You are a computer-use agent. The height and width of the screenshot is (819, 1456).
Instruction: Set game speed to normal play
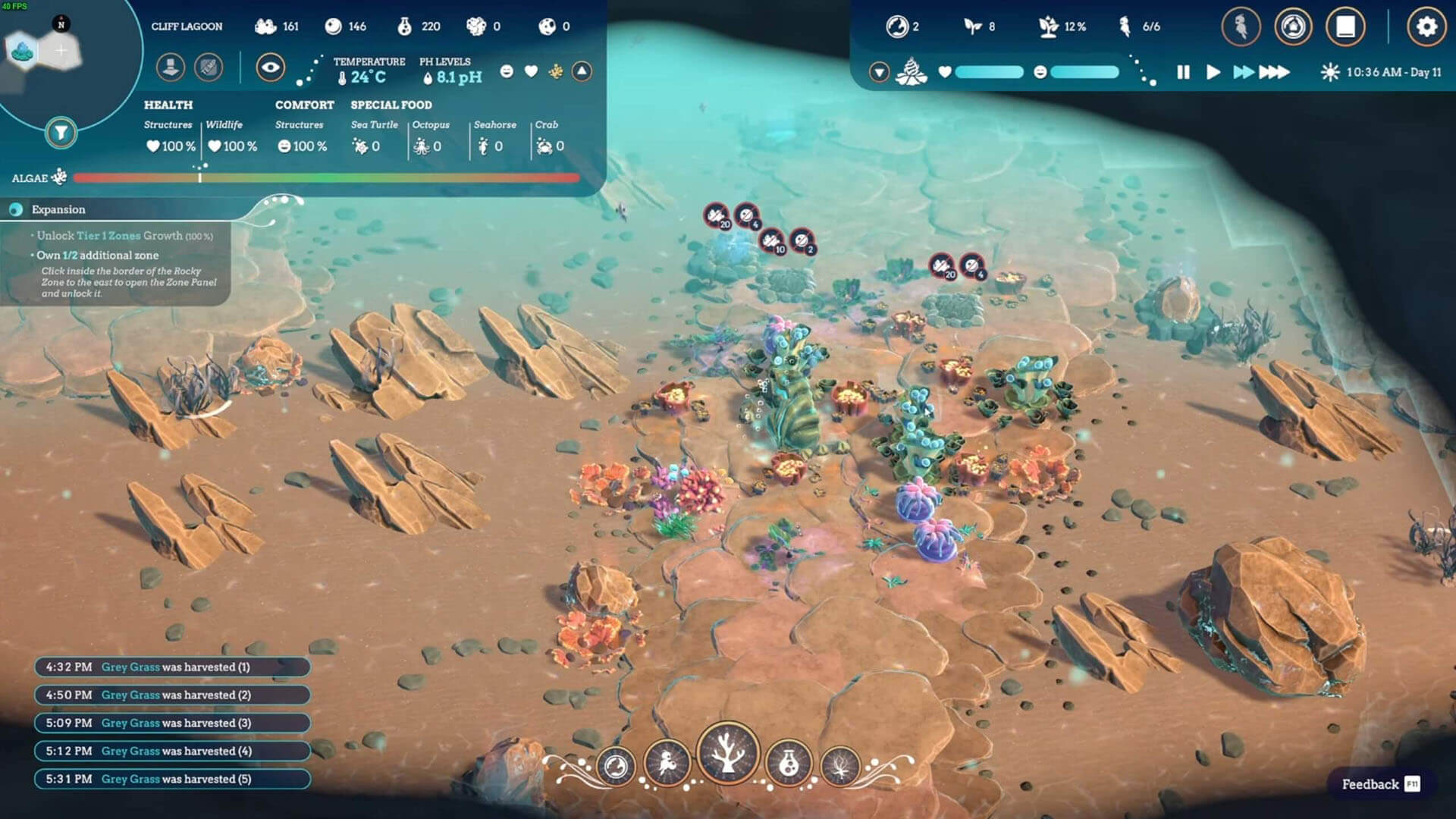click(1213, 72)
